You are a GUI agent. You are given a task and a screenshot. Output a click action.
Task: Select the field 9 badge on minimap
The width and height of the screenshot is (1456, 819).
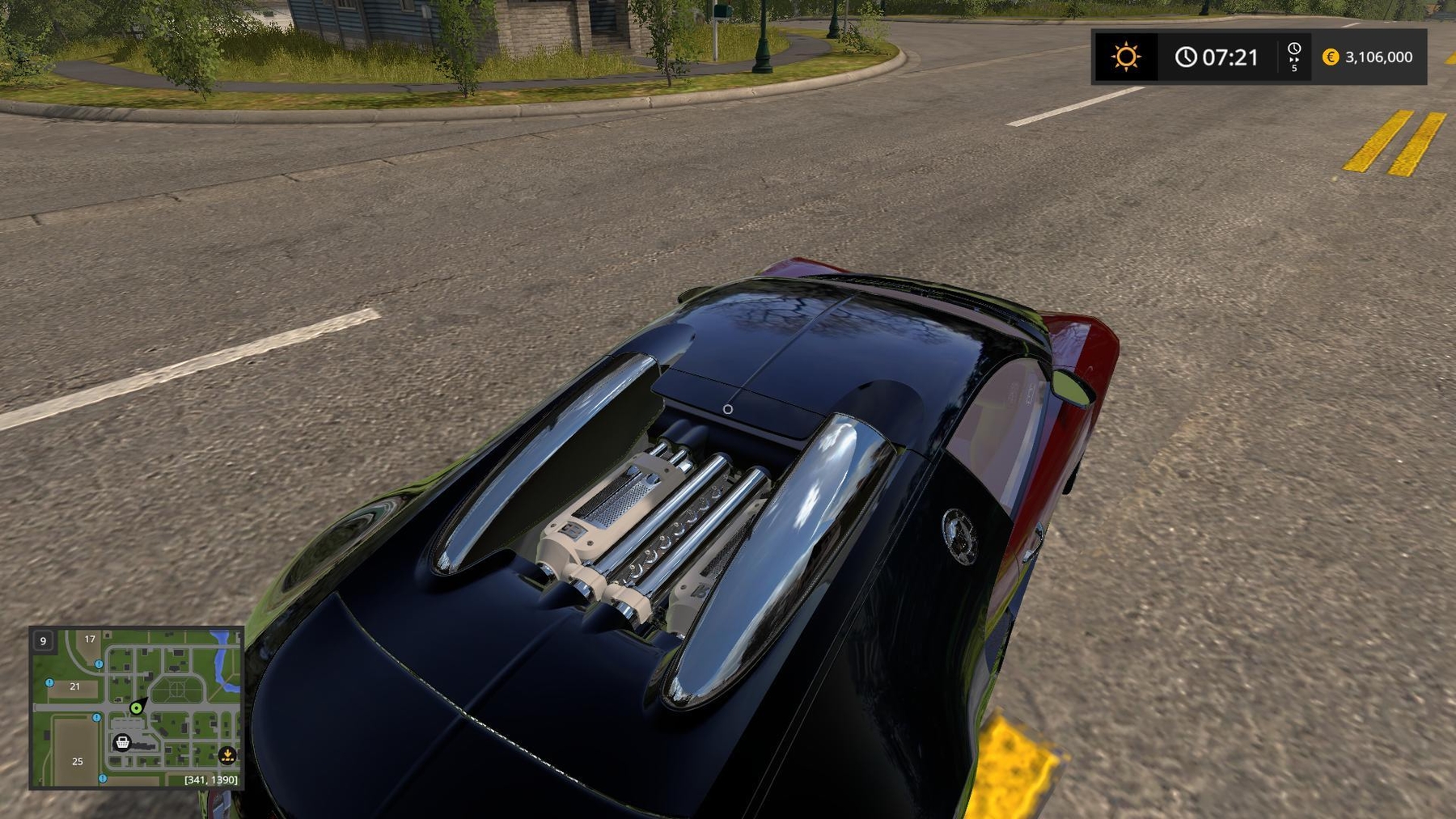(43, 641)
